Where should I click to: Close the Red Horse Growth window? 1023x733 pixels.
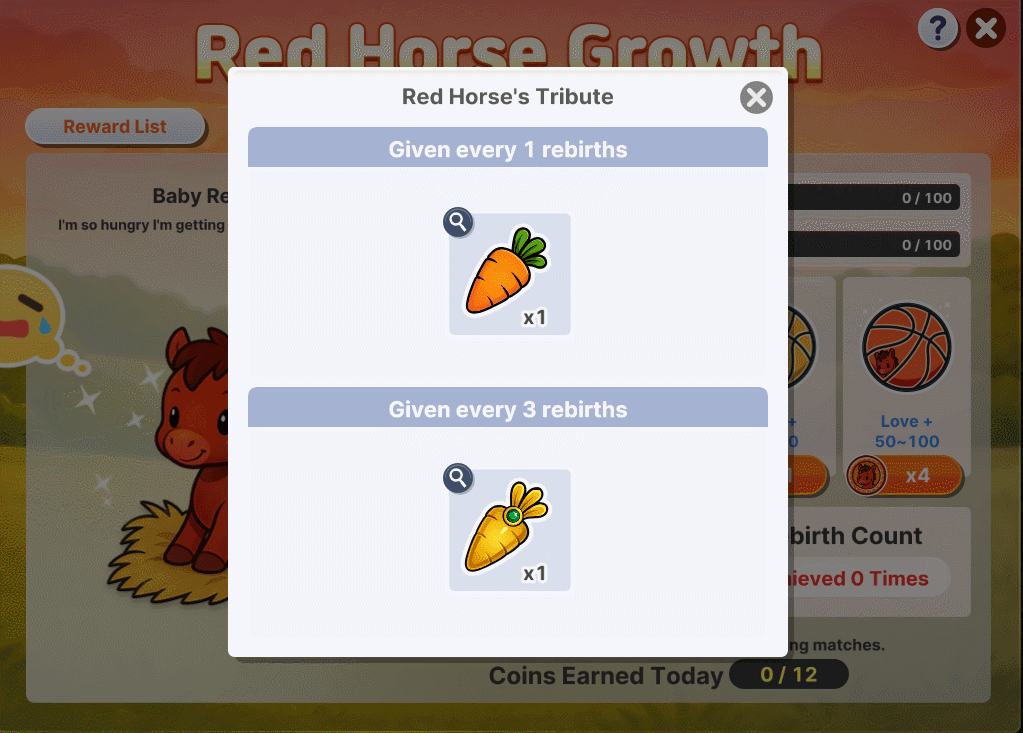tap(986, 29)
